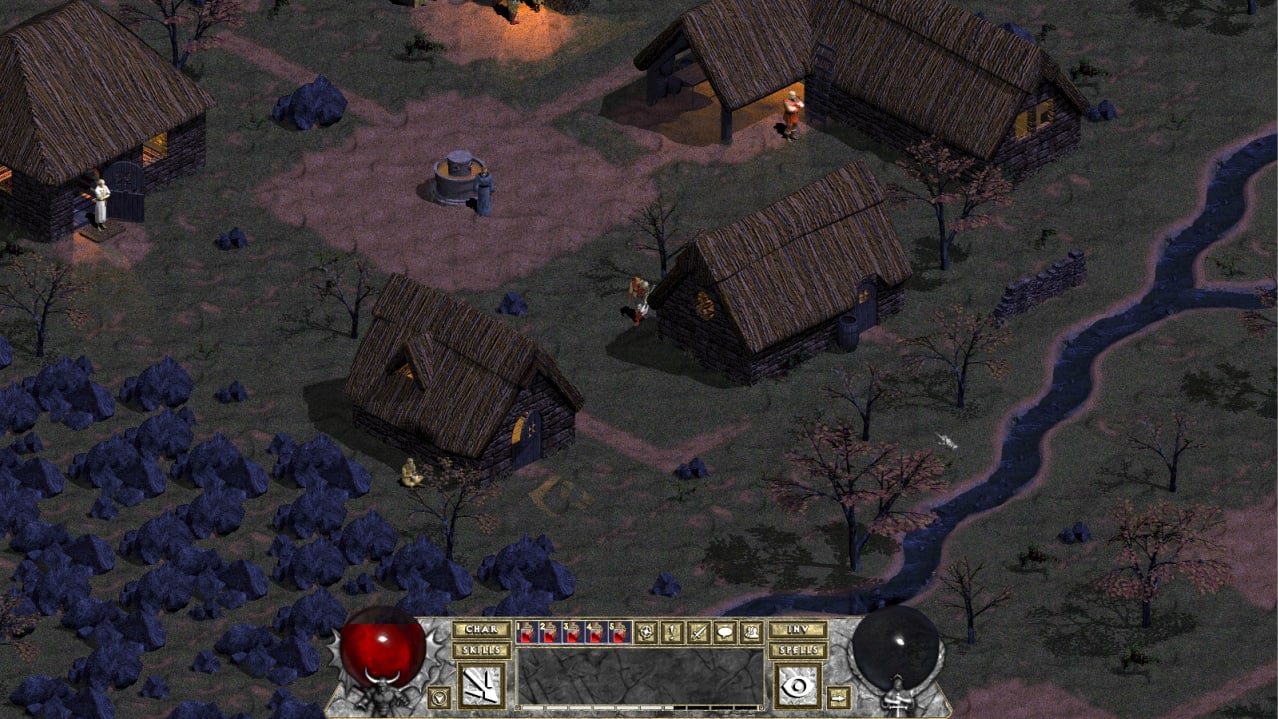Open the CHAR character sheet
The image size is (1278, 719).
pos(481,630)
